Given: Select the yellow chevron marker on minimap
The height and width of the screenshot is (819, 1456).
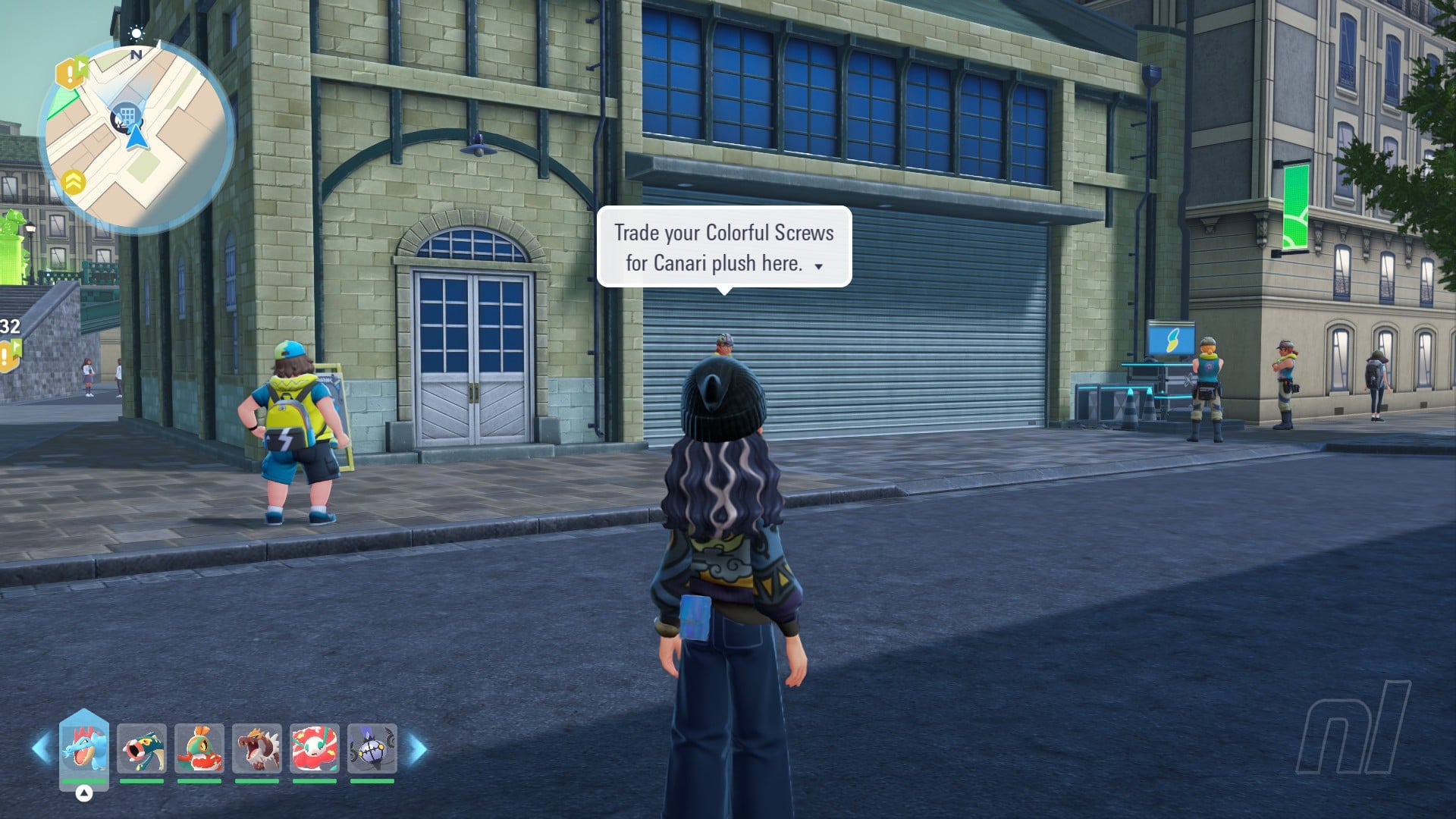Looking at the screenshot, I should click(74, 182).
